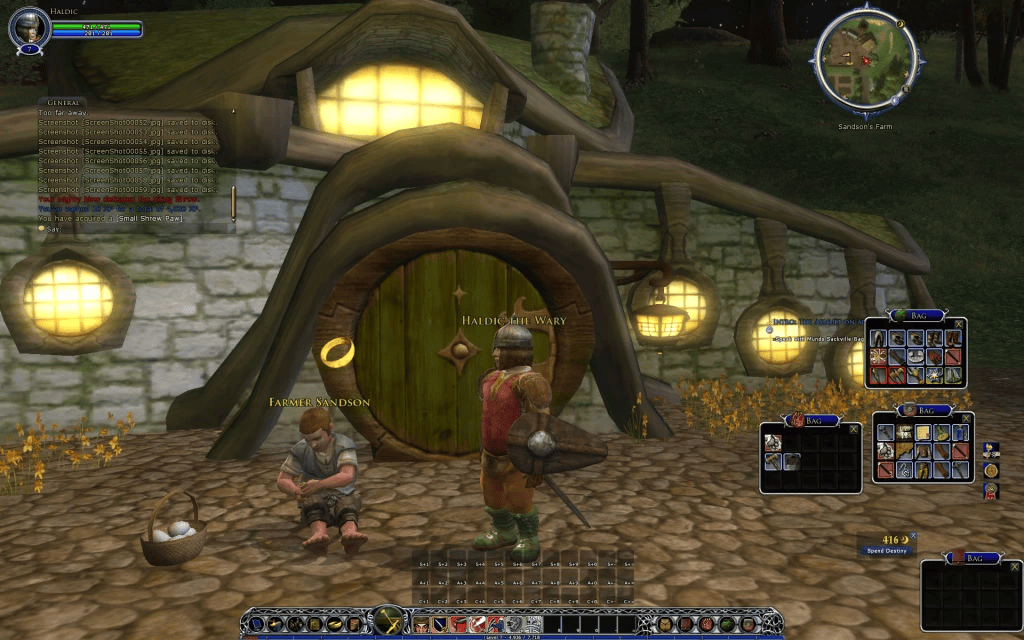Click the gold coin alert icon

coord(991,470)
